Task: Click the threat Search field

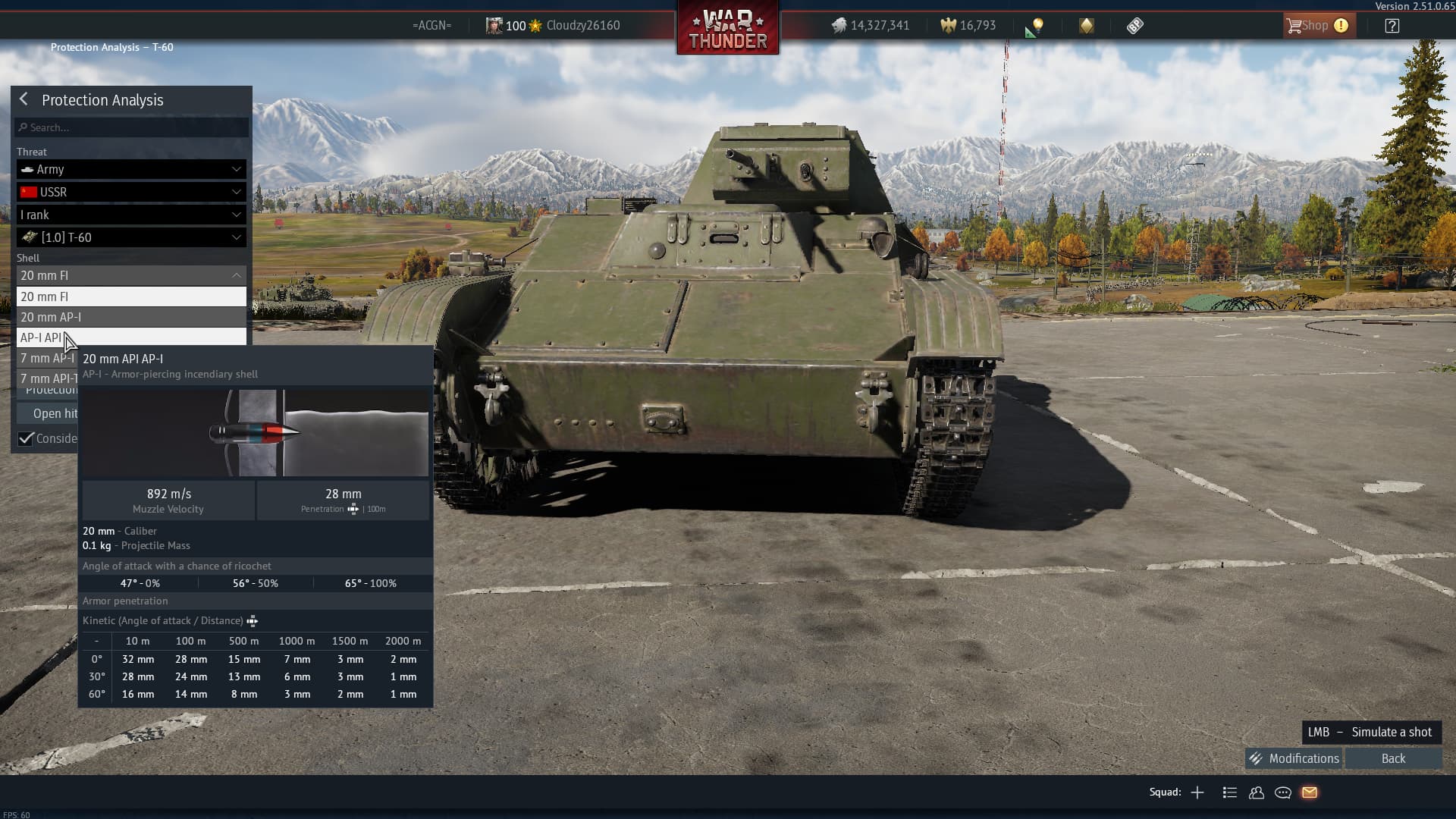Action: [132, 127]
